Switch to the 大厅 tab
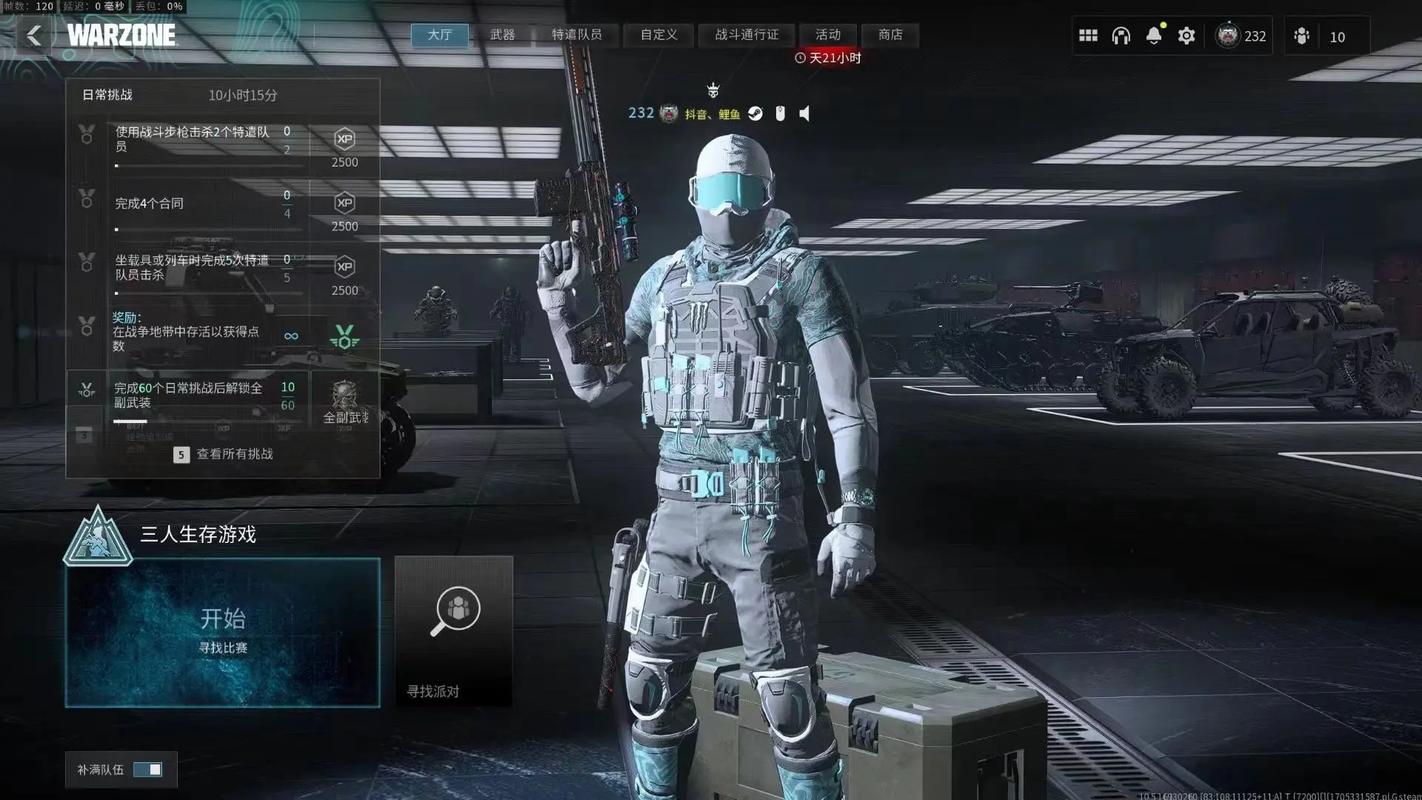Image resolution: width=1422 pixels, height=800 pixels. coord(440,35)
